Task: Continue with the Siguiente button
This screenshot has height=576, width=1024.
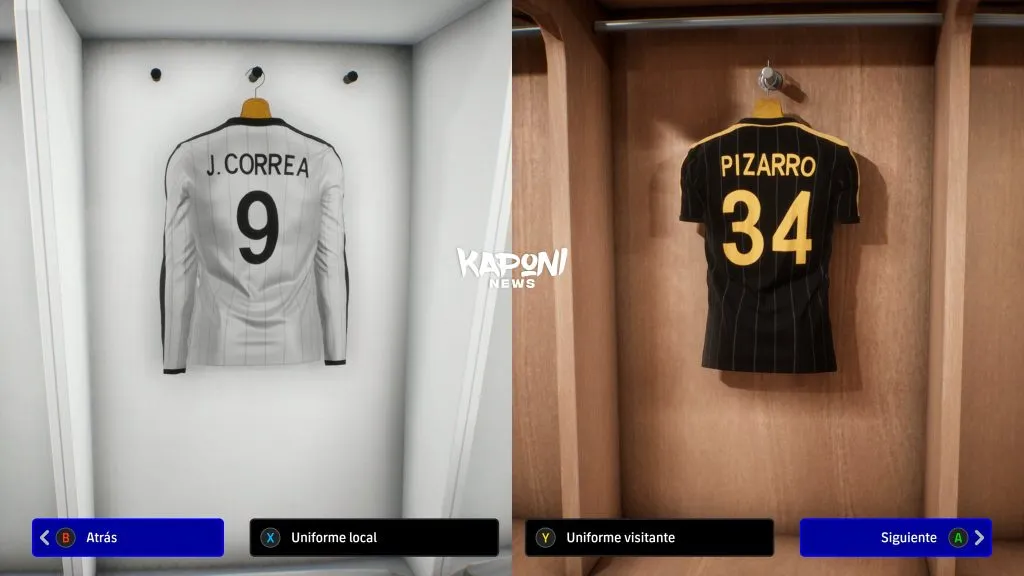Action: [x=895, y=537]
